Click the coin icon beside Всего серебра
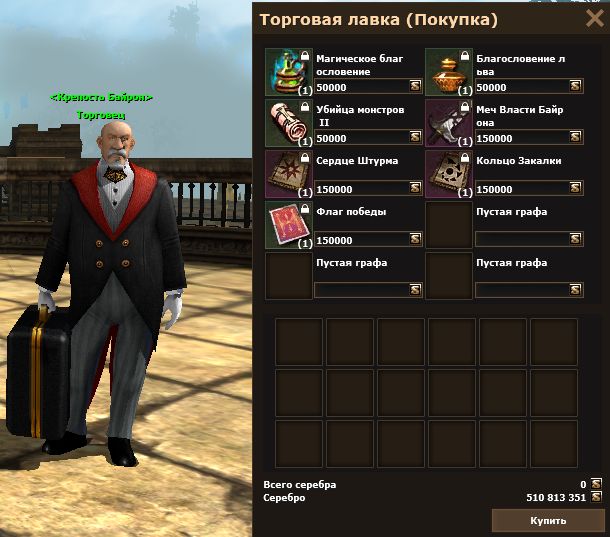 [x=596, y=484]
